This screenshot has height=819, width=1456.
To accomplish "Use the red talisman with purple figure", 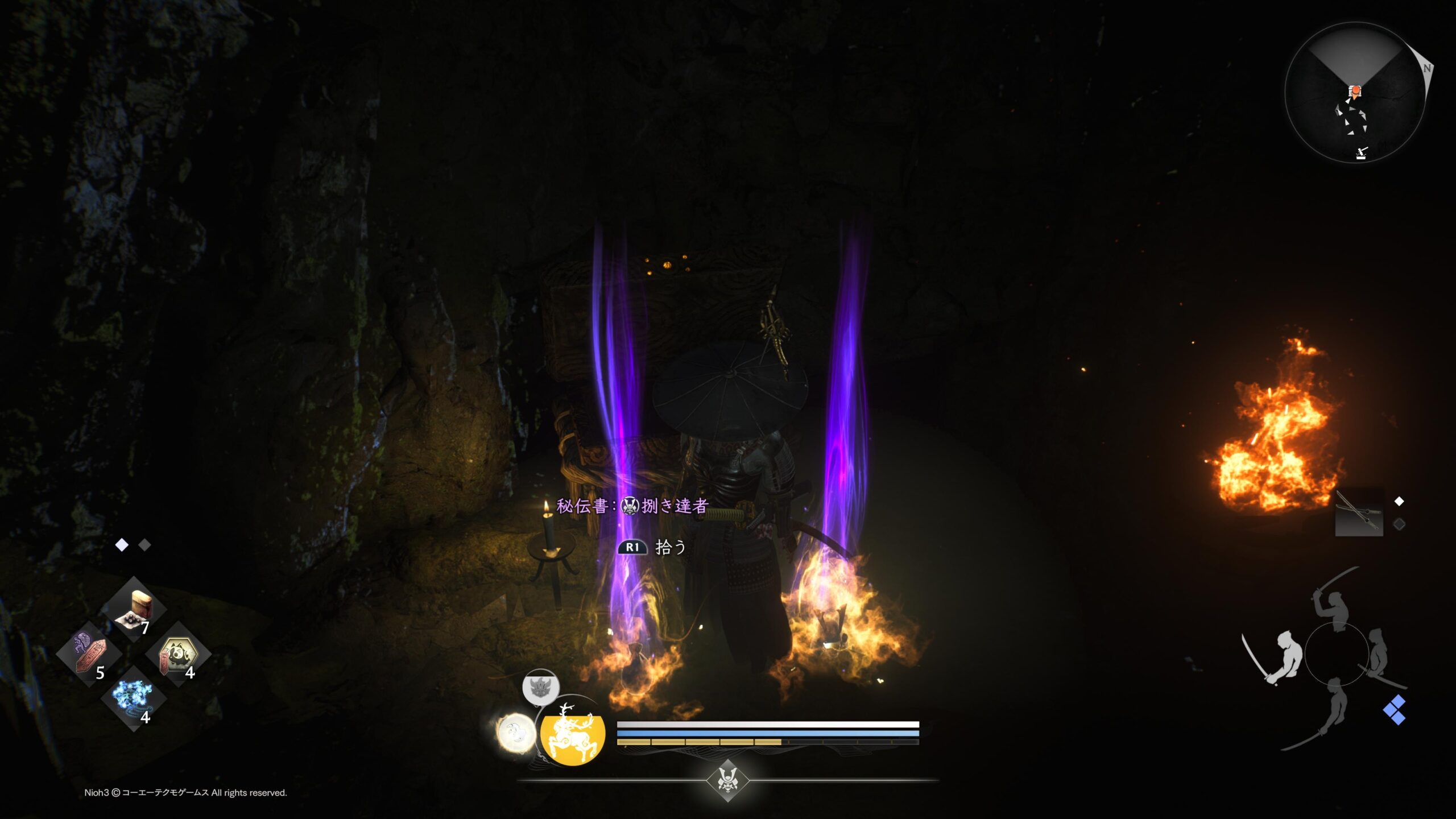I will tap(89, 654).
